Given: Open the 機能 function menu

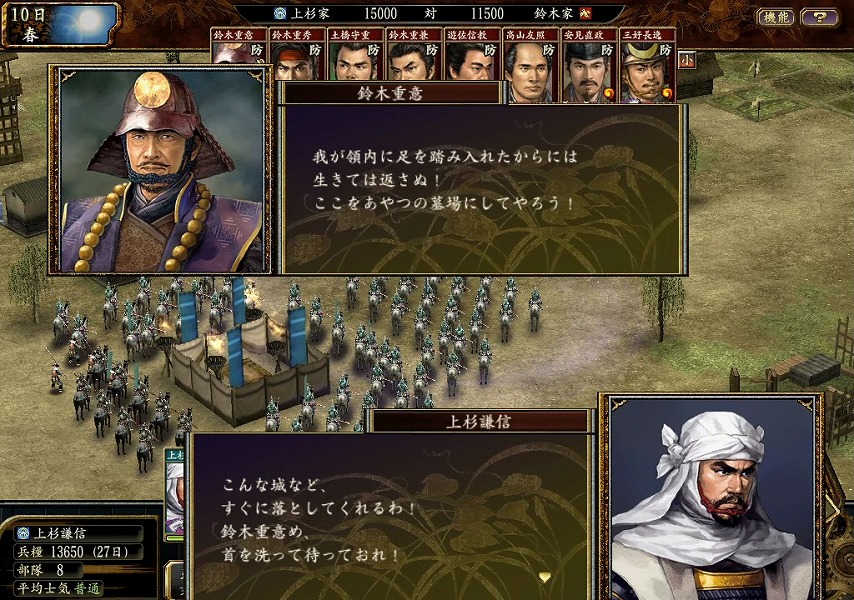Looking at the screenshot, I should tap(776, 17).
